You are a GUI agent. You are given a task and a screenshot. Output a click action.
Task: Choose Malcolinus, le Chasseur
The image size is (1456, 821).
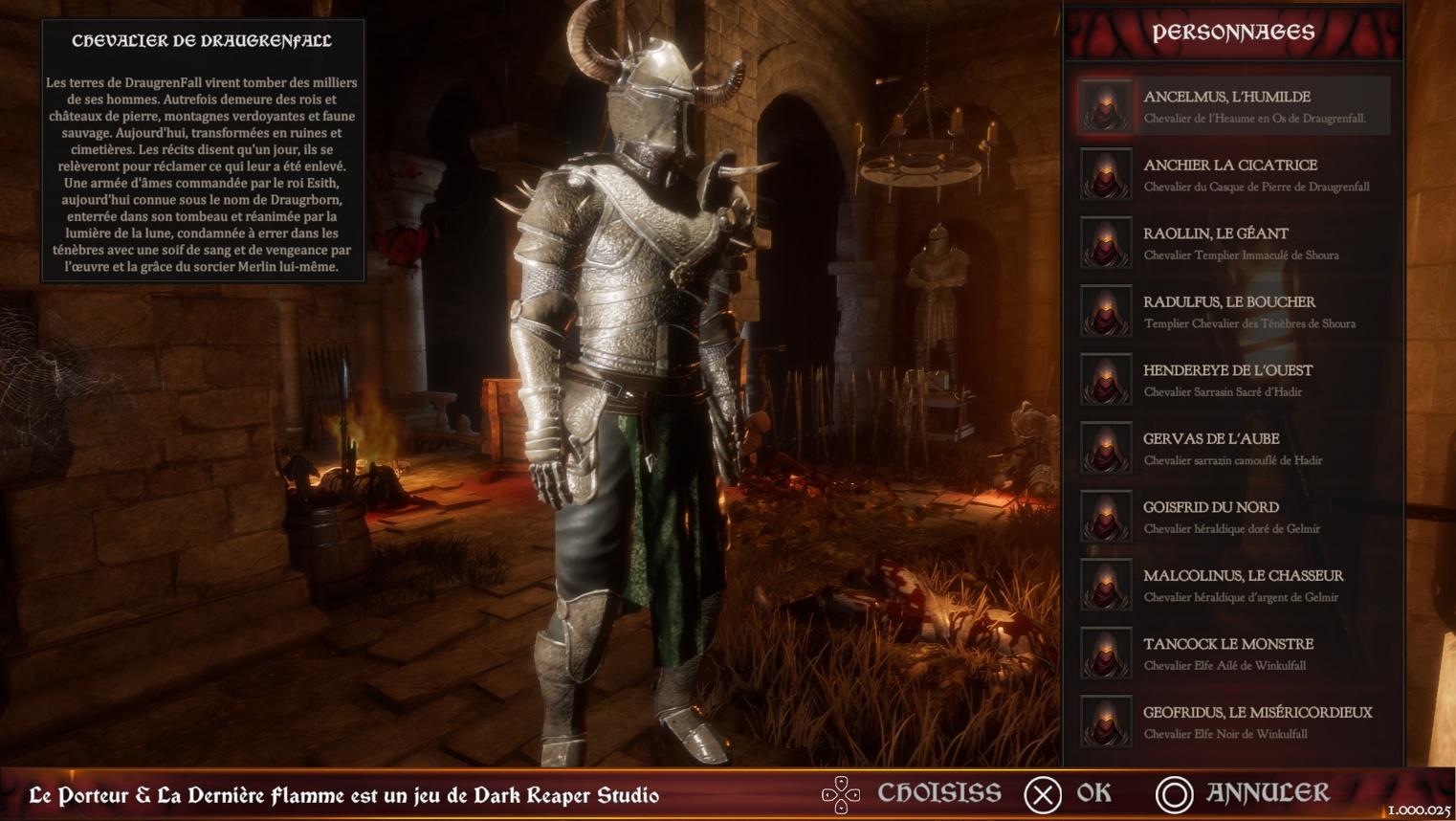[x=1232, y=585]
